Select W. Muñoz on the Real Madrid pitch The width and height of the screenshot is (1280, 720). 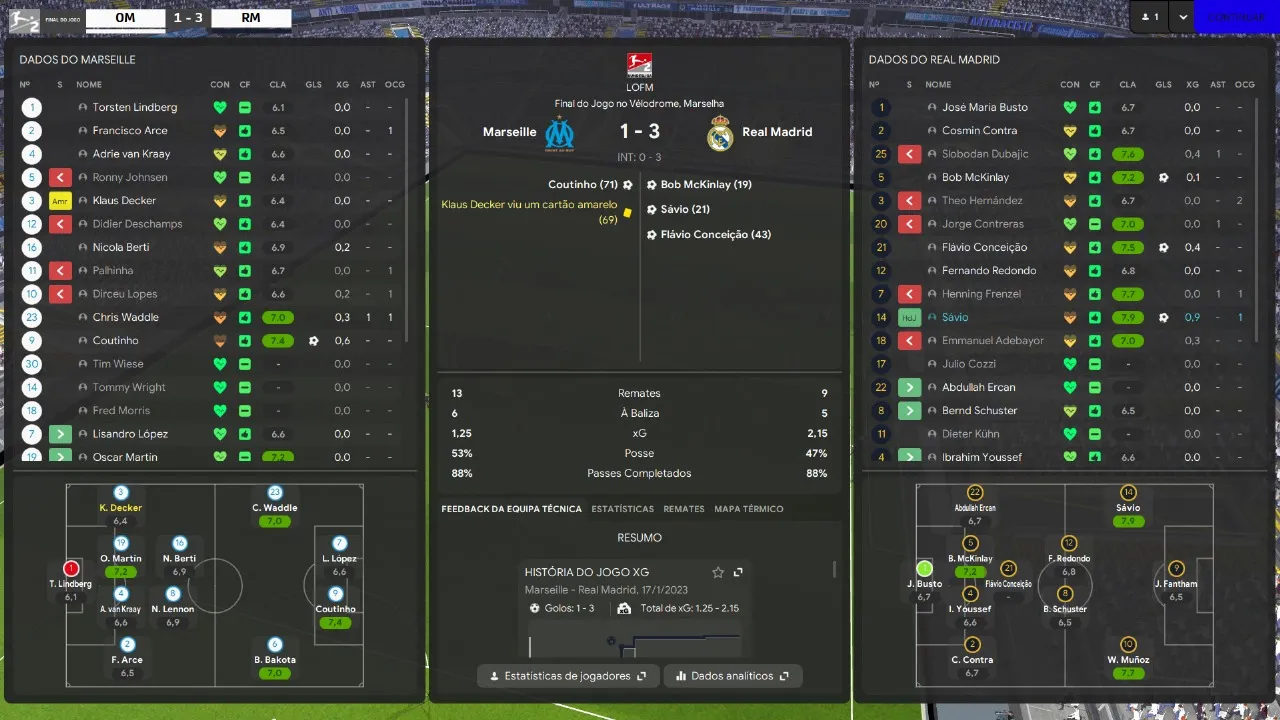(1129, 651)
